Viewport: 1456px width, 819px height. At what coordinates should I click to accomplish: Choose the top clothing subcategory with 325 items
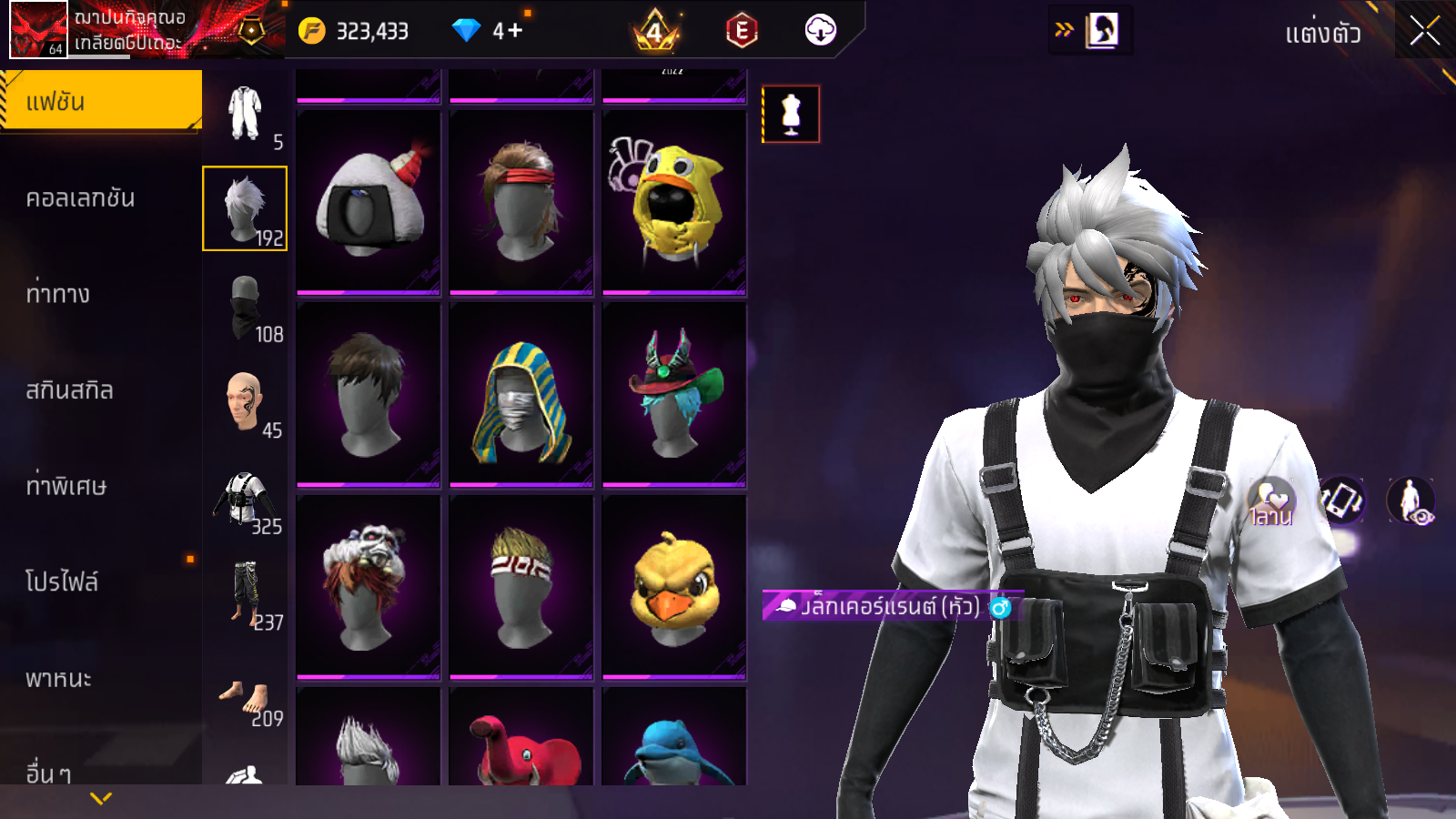[x=246, y=500]
